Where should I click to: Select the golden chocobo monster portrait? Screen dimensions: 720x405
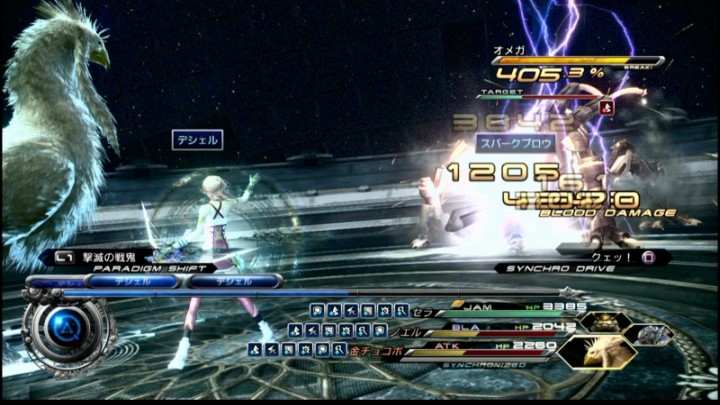click(x=597, y=350)
